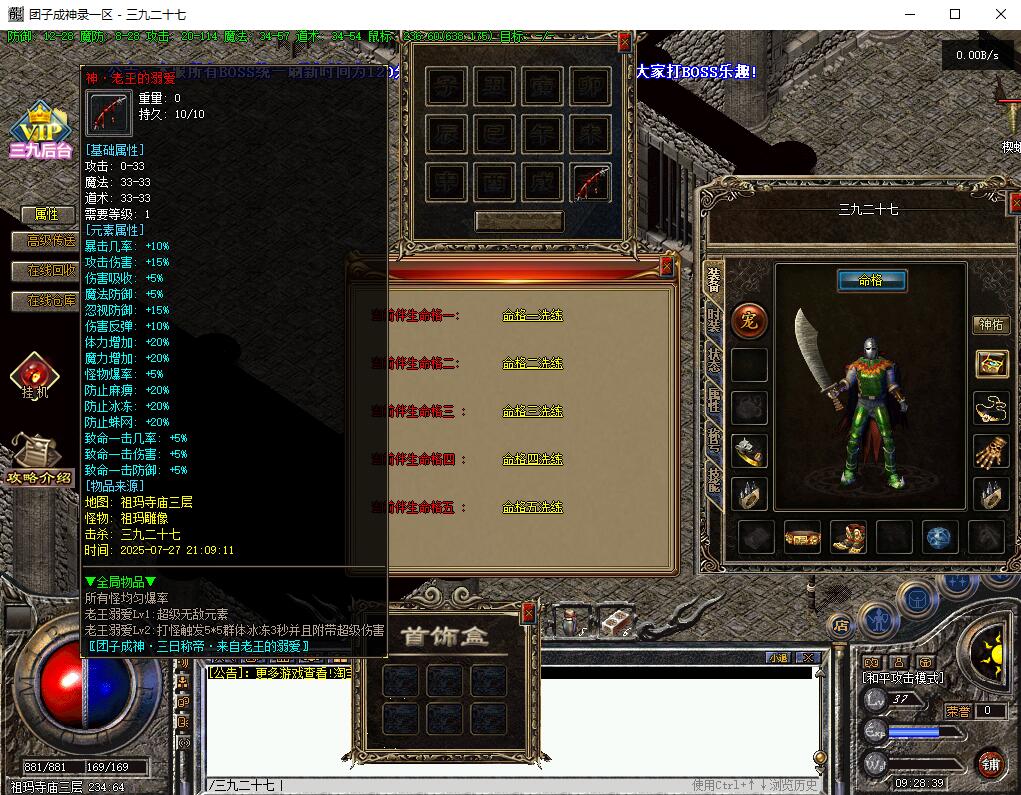Close the 命格 refinement dialog
This screenshot has width=1021, height=795.
point(667,267)
